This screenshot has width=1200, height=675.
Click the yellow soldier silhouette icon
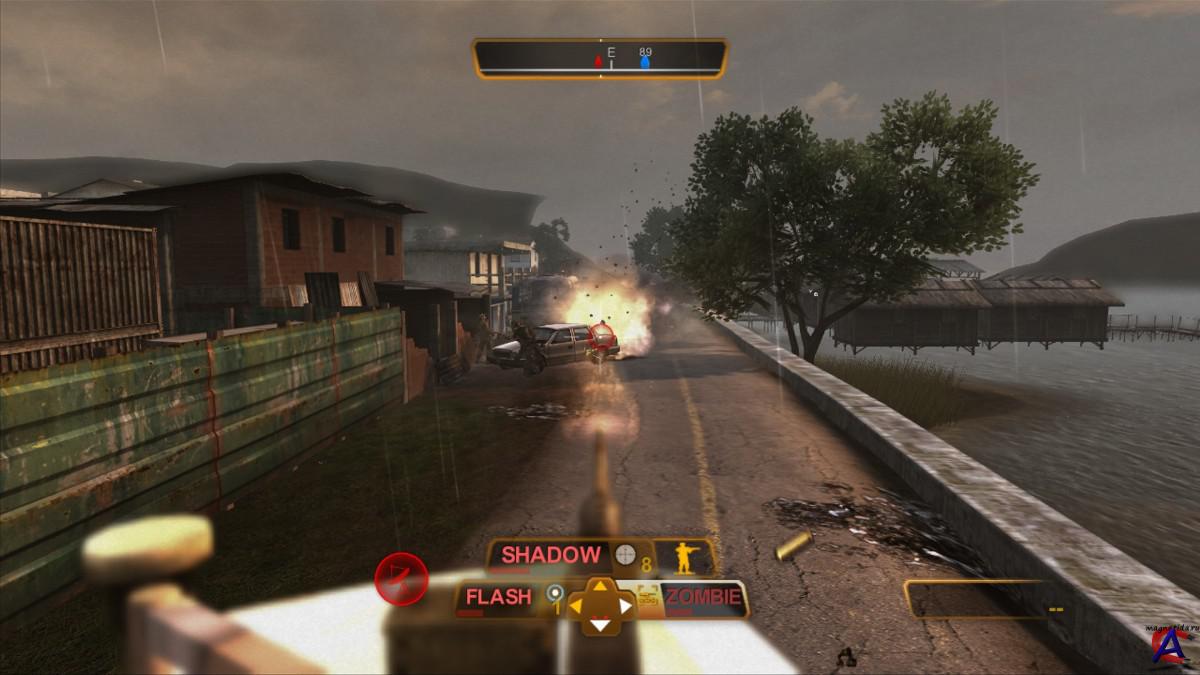click(x=685, y=558)
